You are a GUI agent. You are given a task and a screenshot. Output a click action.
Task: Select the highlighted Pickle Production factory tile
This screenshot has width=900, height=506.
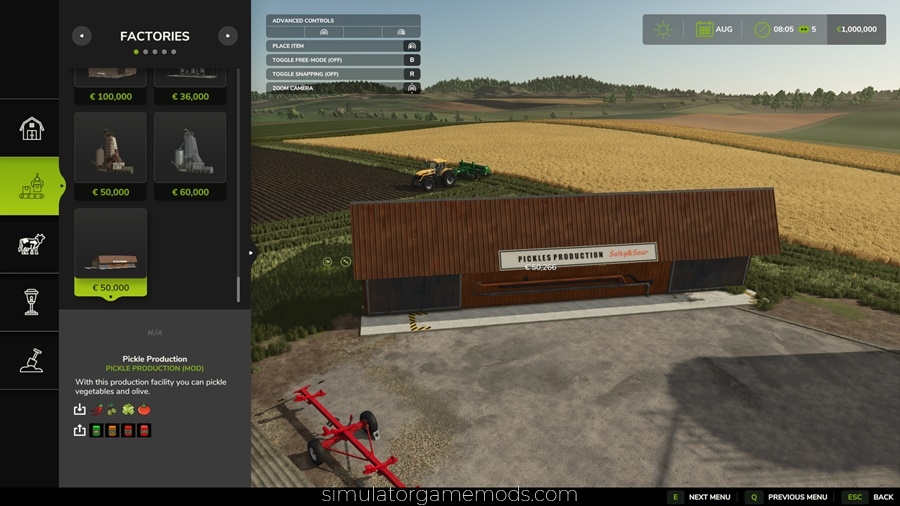click(110, 251)
